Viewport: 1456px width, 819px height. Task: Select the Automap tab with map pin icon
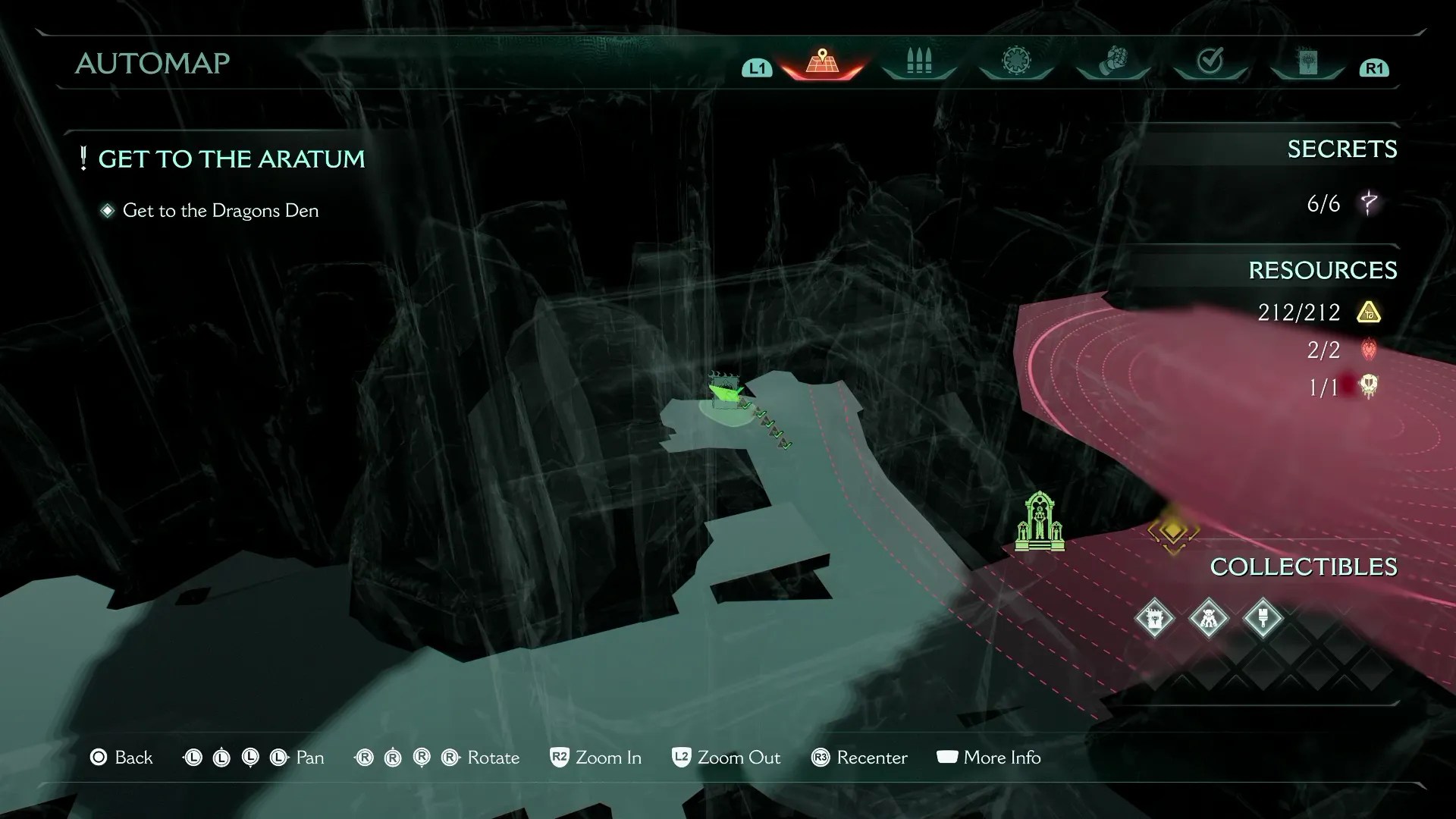tap(822, 62)
